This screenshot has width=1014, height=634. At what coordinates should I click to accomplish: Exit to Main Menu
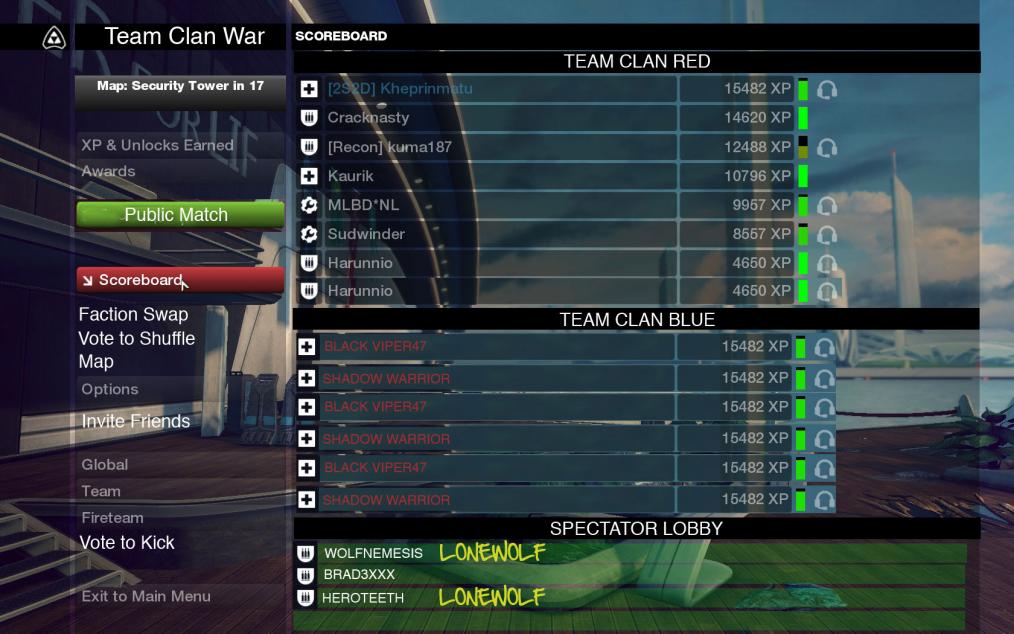146,596
